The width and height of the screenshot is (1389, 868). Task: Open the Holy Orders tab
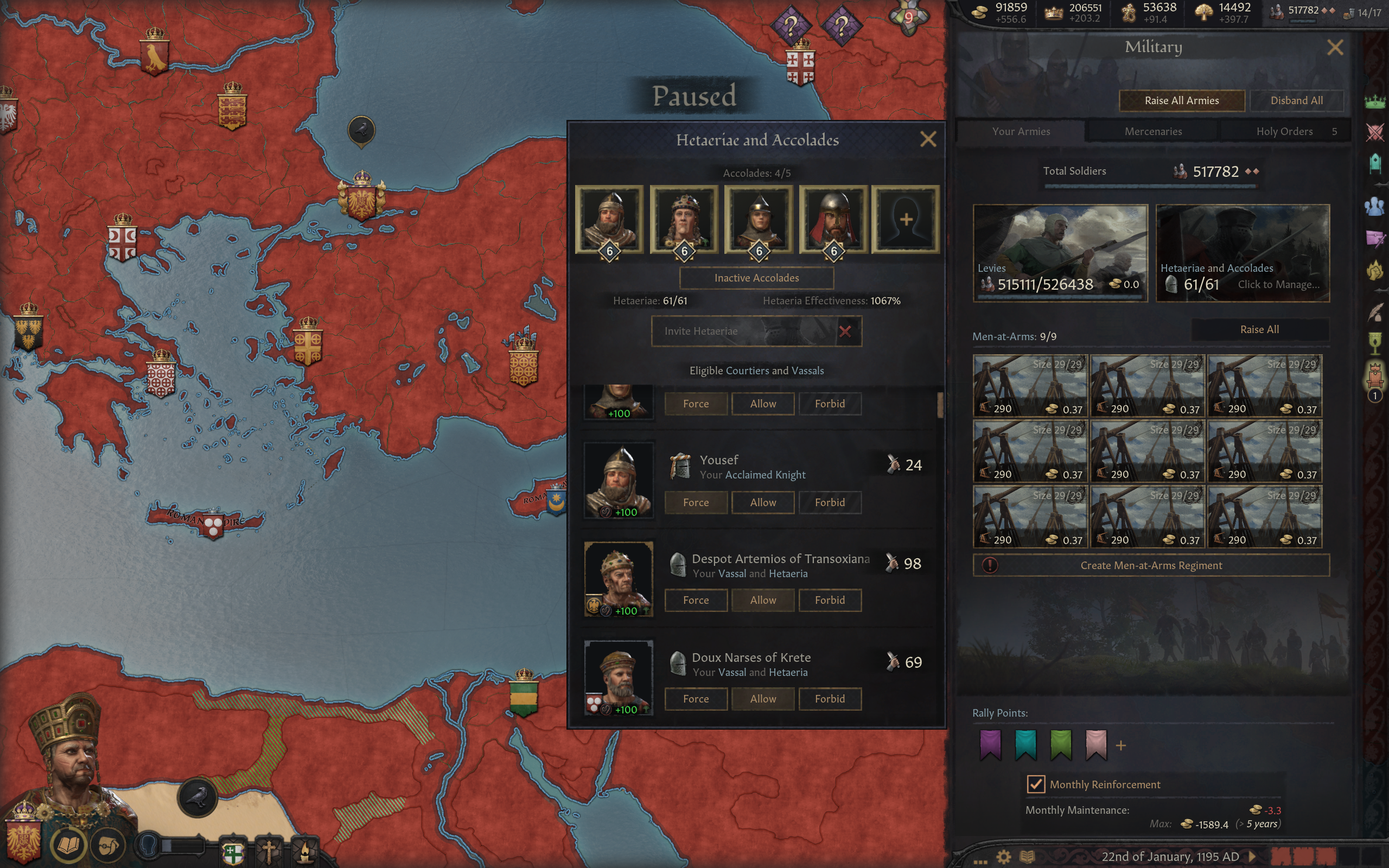[x=1284, y=131]
